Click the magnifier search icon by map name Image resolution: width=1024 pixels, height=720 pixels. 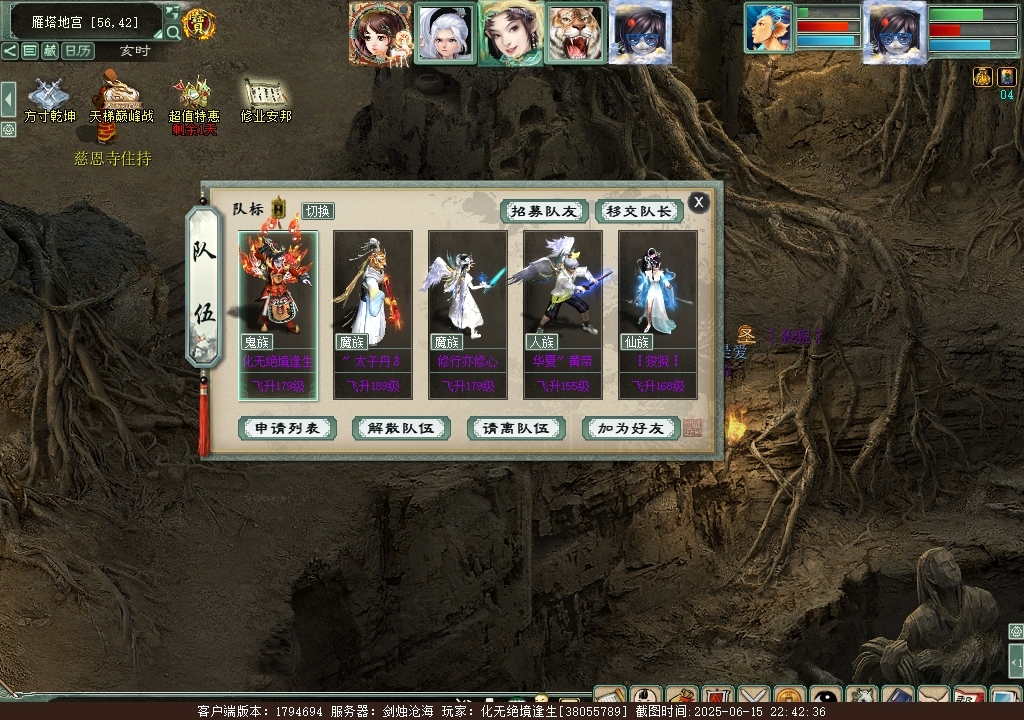[173, 32]
